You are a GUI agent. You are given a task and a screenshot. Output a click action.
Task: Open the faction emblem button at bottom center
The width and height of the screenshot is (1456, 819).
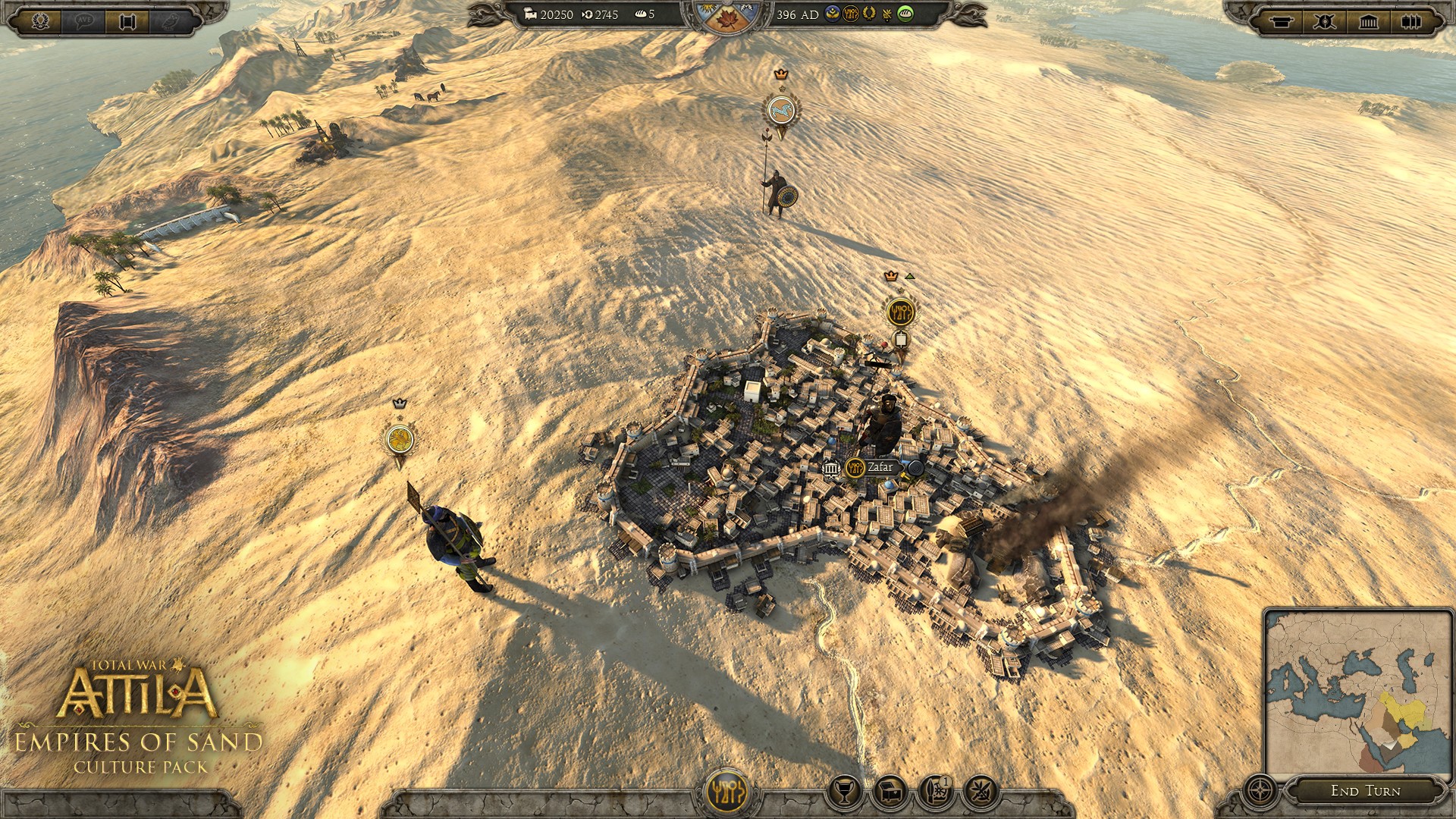[x=727, y=792]
